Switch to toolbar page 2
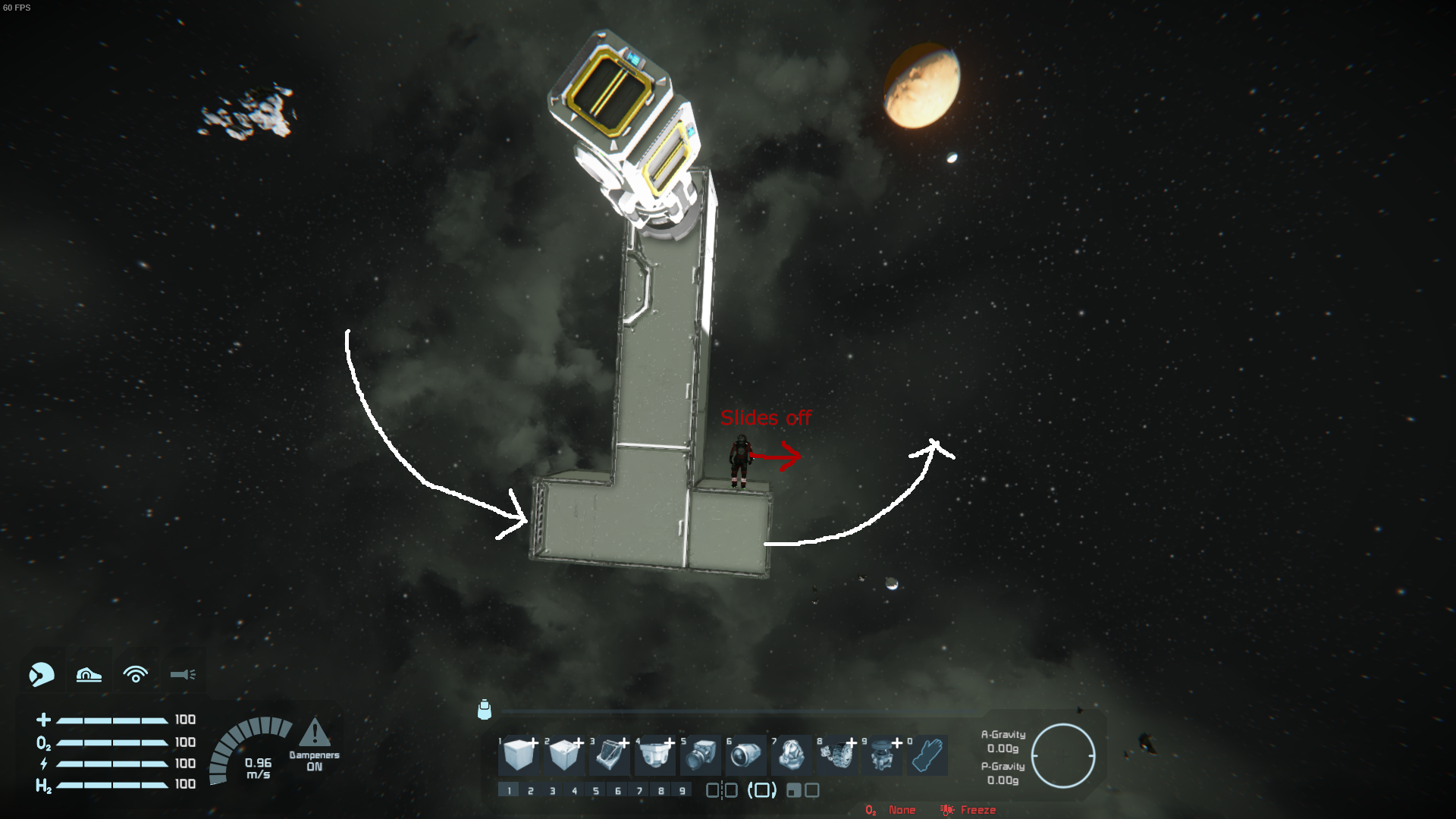The image size is (1456, 819). (x=531, y=791)
